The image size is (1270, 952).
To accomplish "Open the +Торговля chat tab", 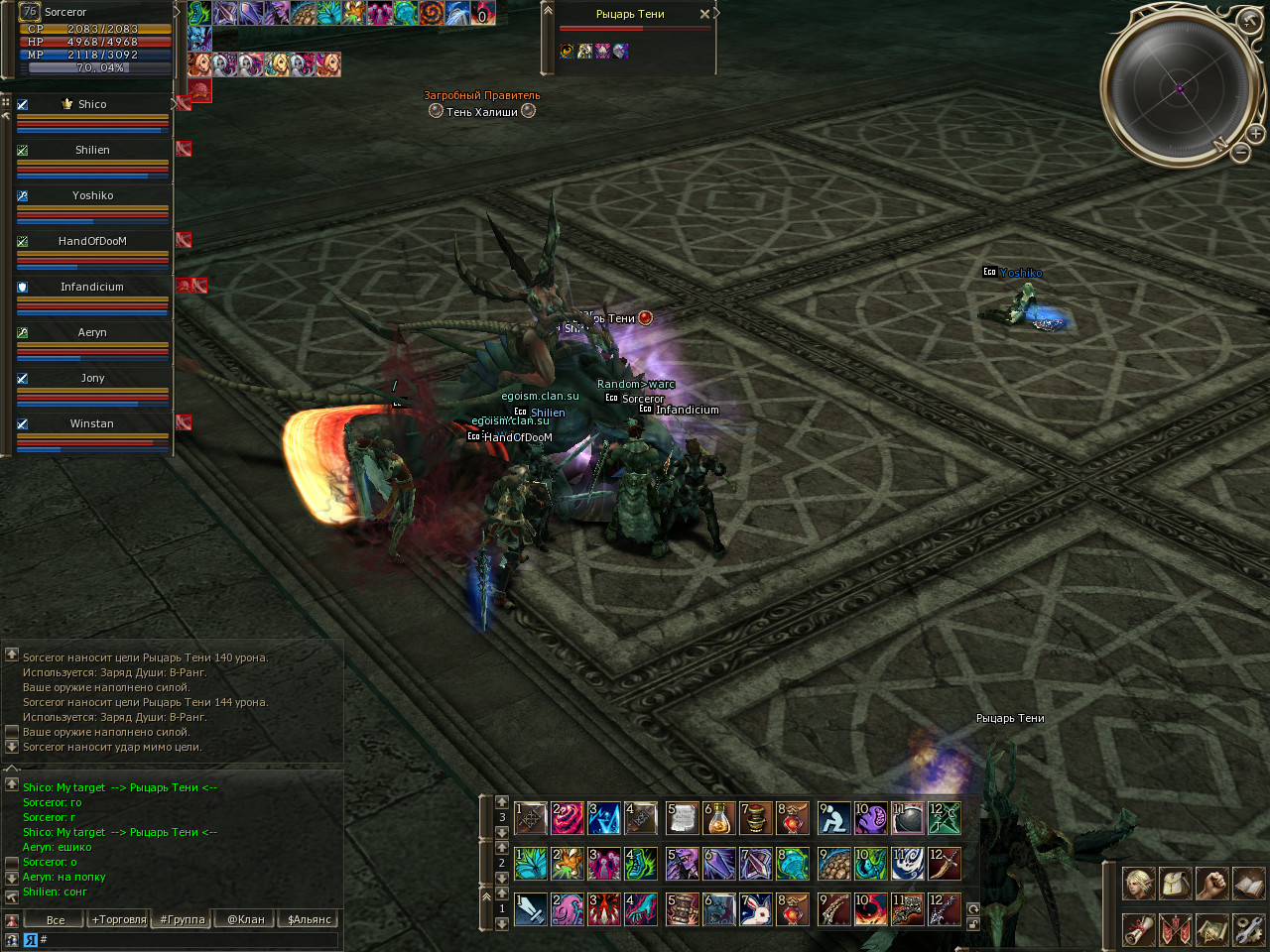I will (119, 919).
